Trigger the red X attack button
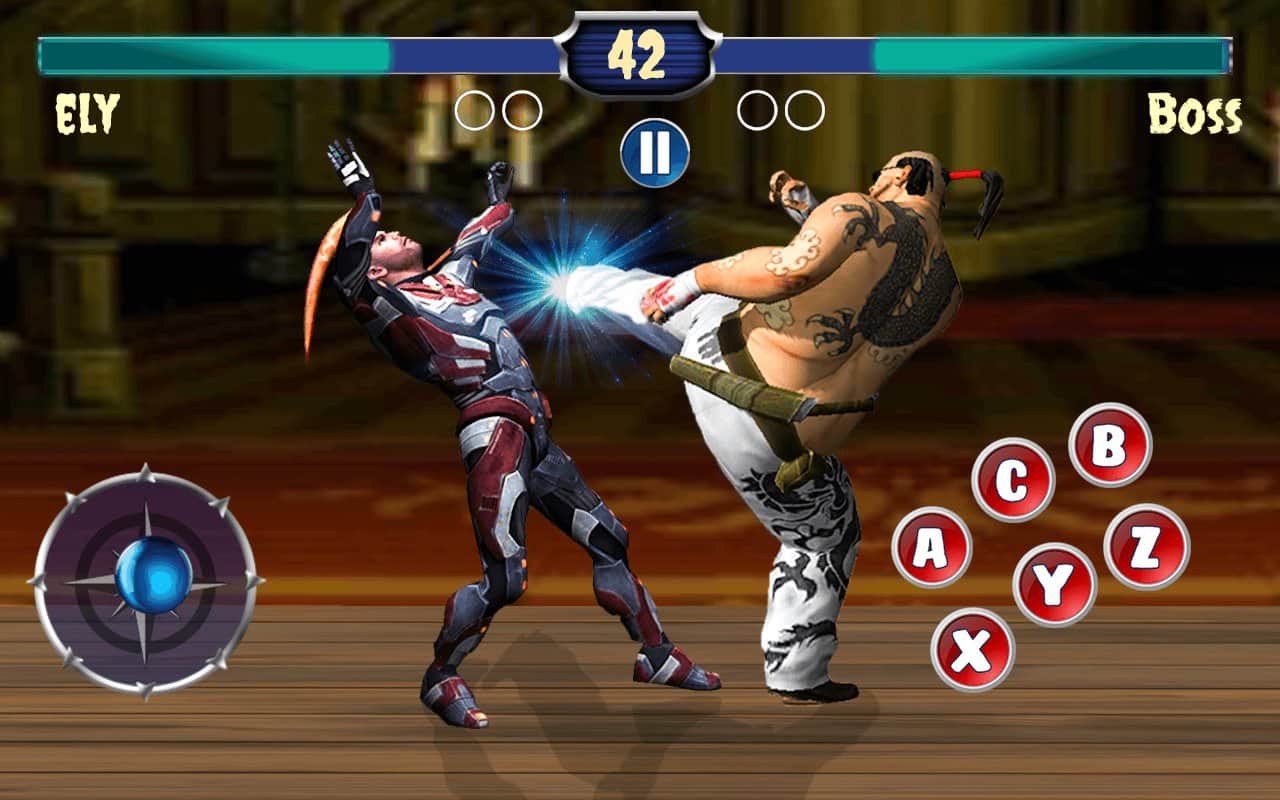The width and height of the screenshot is (1280, 800). point(972,650)
